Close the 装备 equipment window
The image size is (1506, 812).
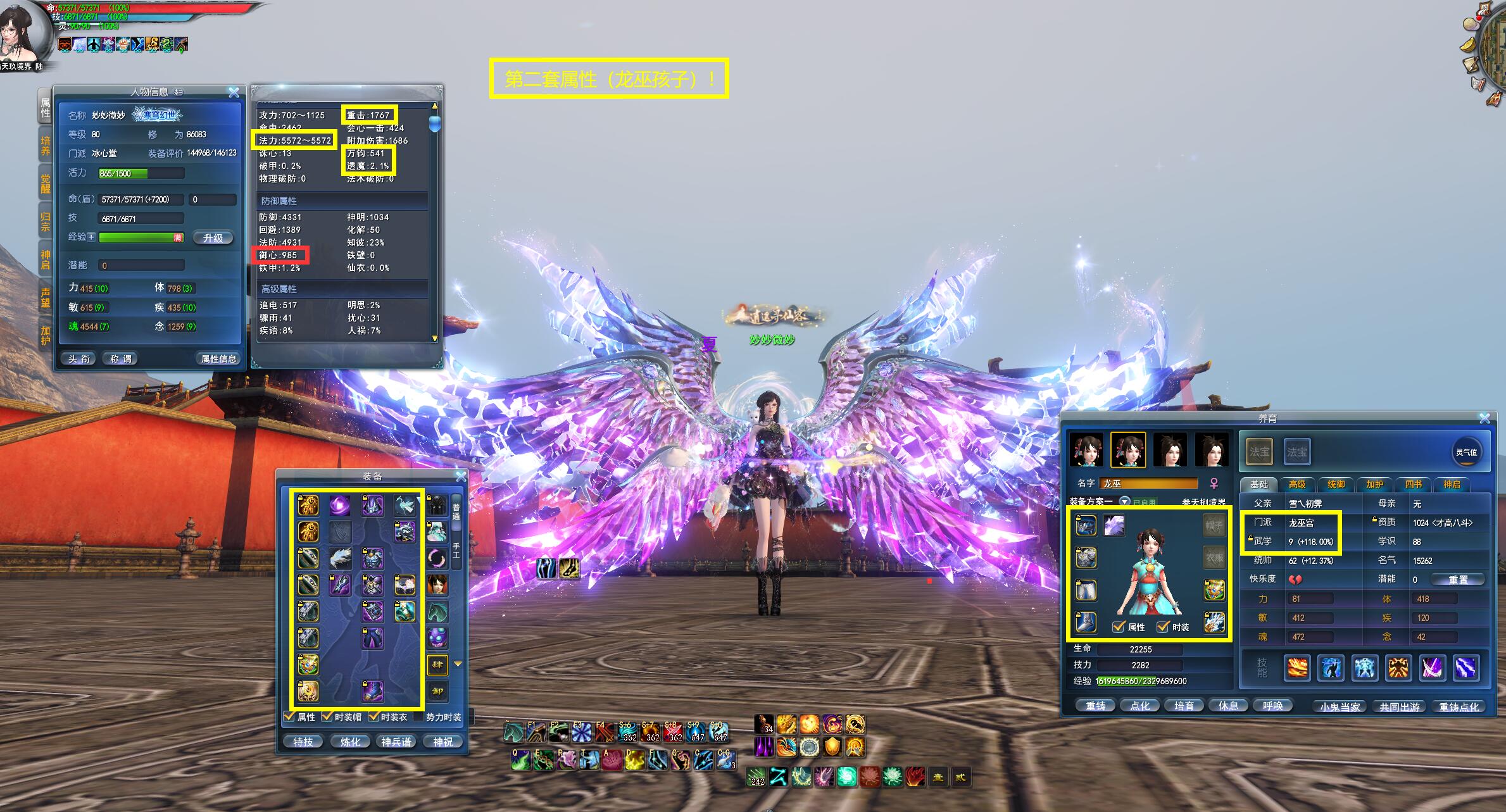[461, 476]
